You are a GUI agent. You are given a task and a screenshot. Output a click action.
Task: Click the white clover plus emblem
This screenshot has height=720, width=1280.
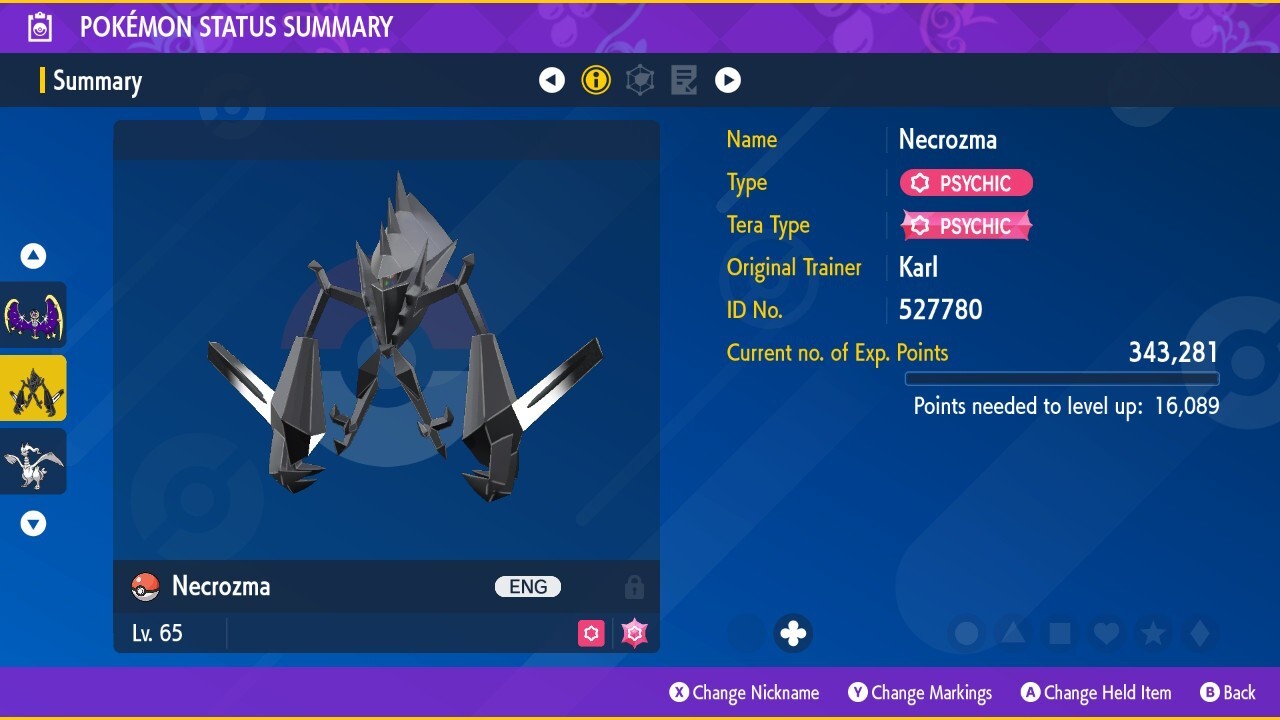(x=793, y=632)
